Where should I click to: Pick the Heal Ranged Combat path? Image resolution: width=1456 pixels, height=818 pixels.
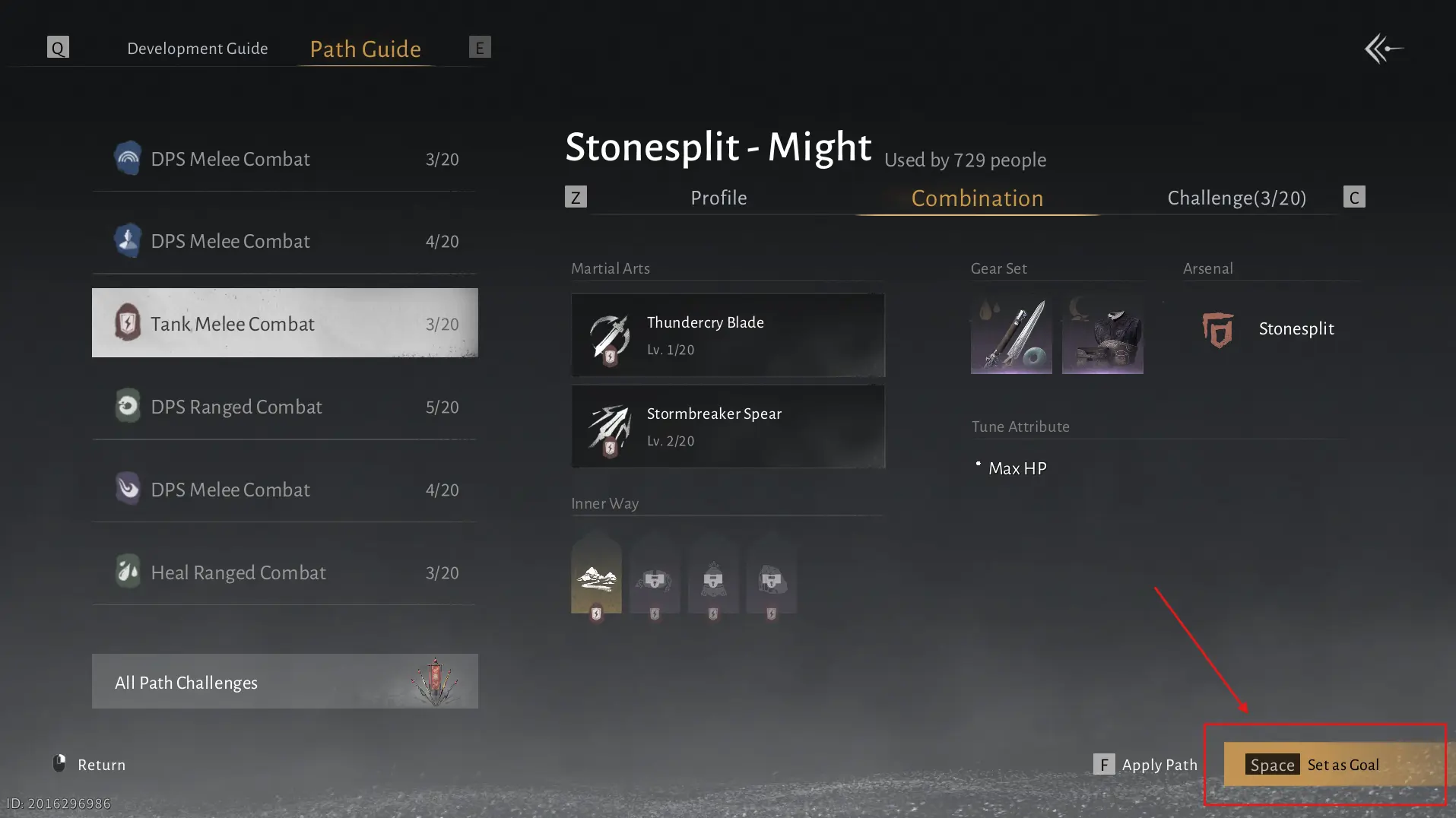(x=284, y=572)
